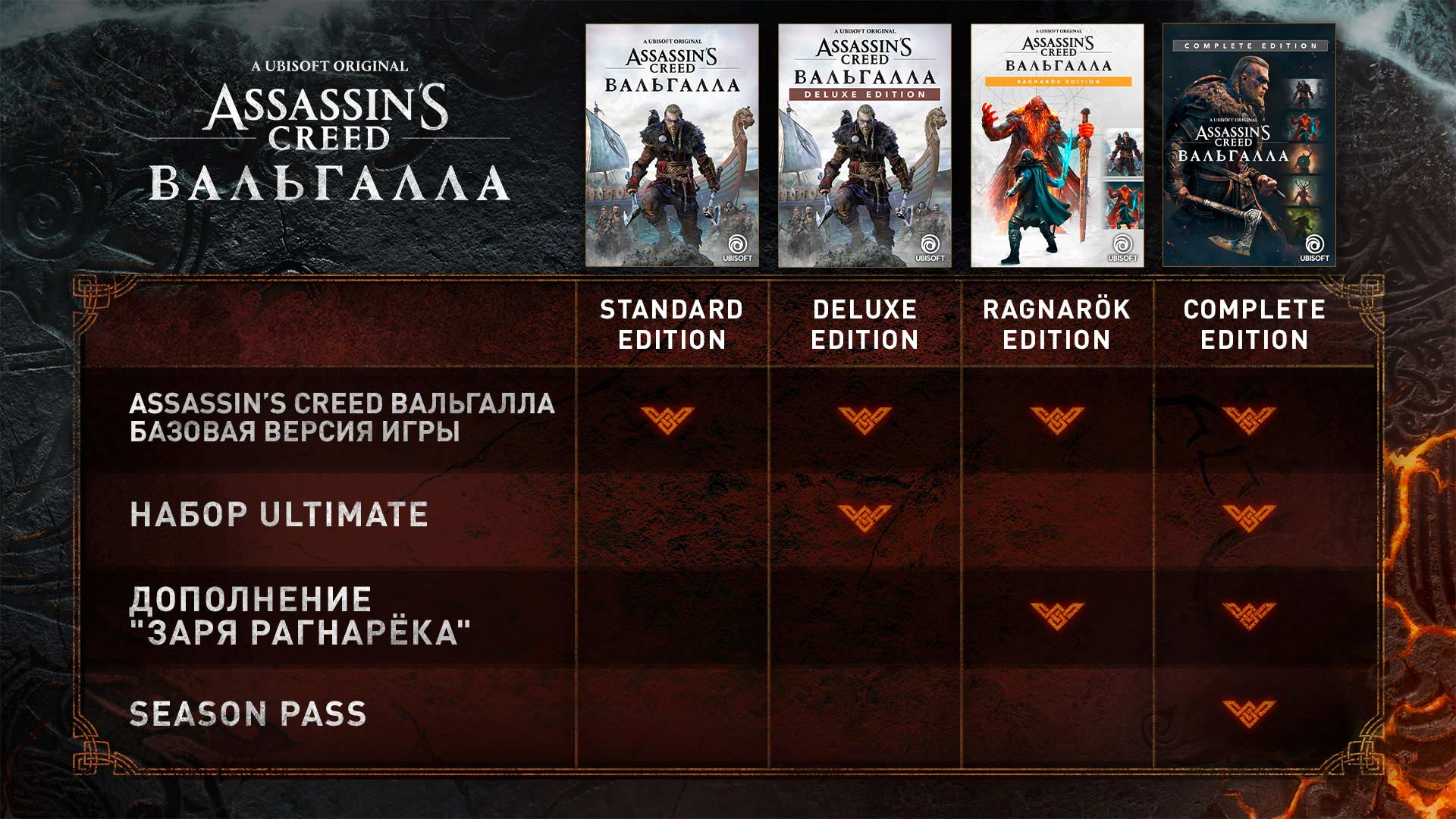Open the Complete Edition cover art

tap(1249, 146)
